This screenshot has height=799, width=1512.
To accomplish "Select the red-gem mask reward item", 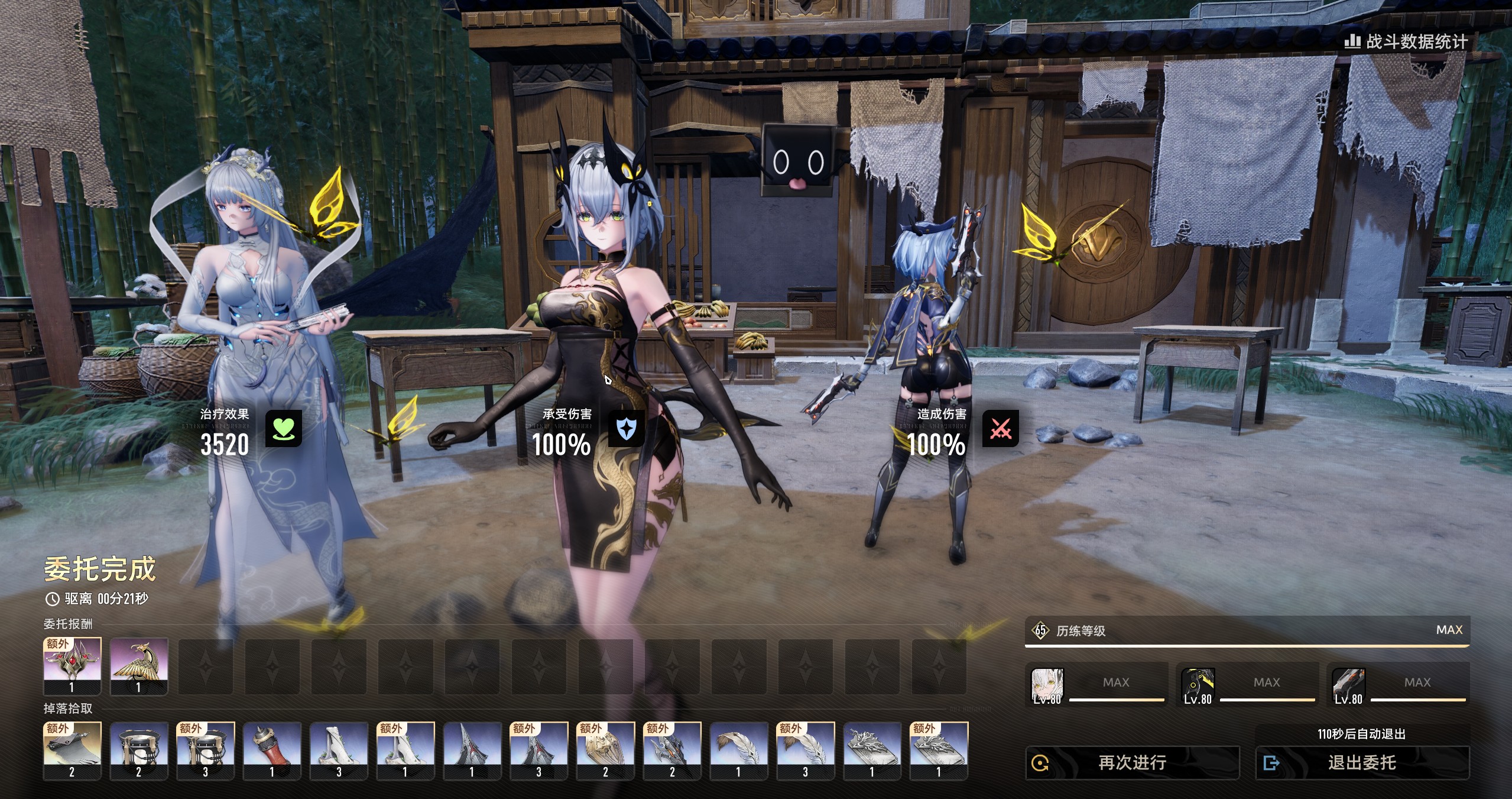I will [x=72, y=665].
